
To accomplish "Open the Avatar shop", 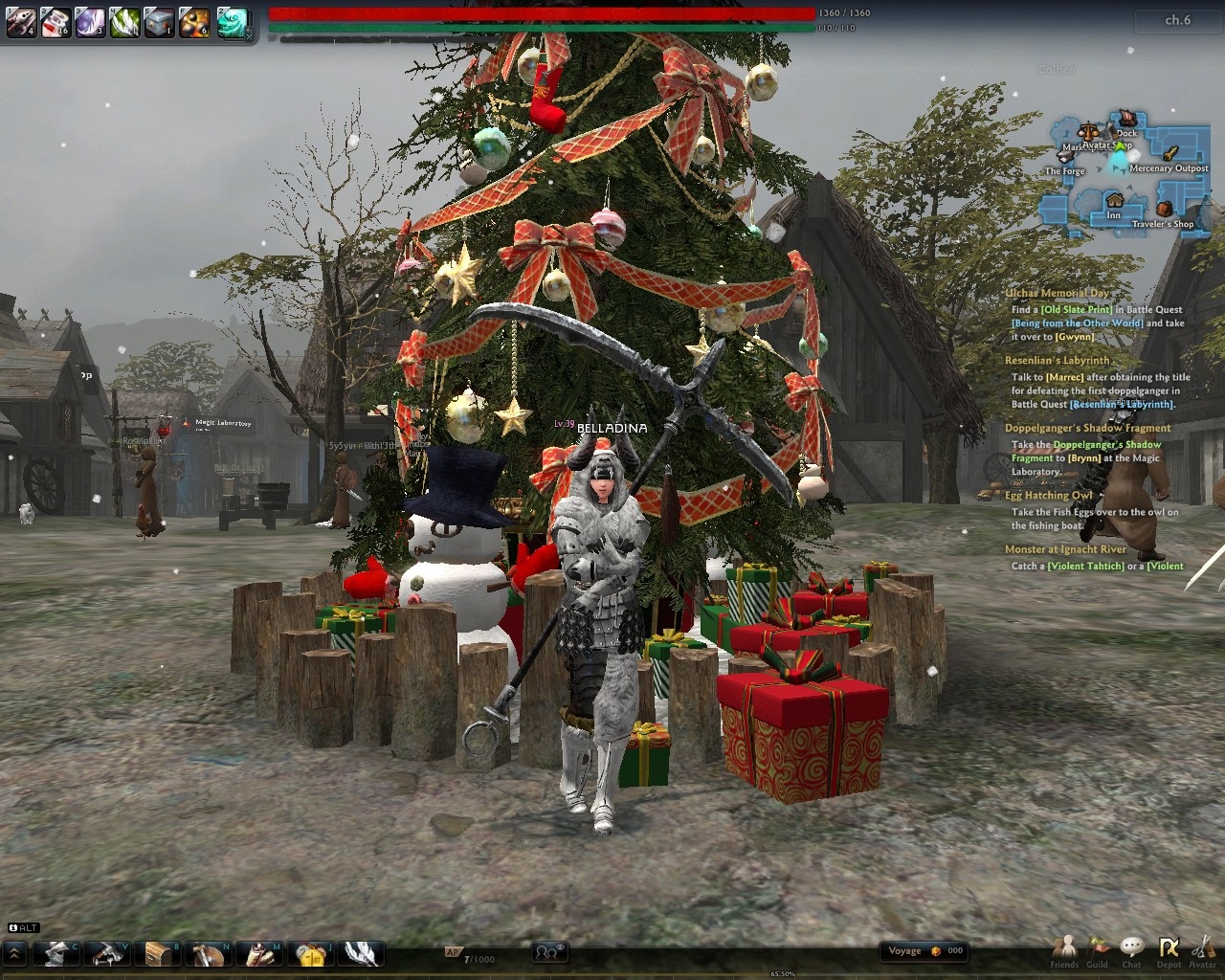I will [1202, 950].
